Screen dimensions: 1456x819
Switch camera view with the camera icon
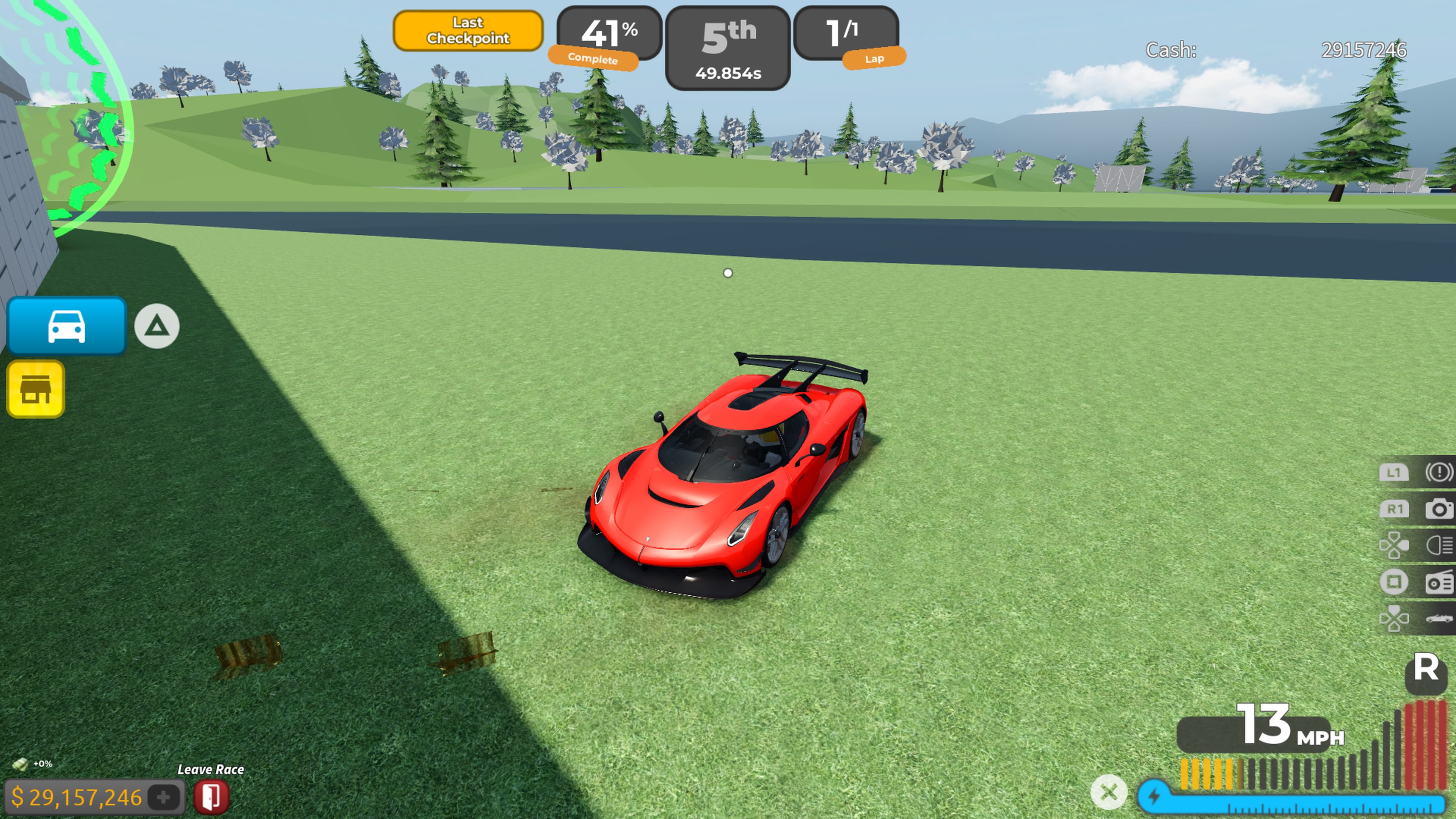1438,509
